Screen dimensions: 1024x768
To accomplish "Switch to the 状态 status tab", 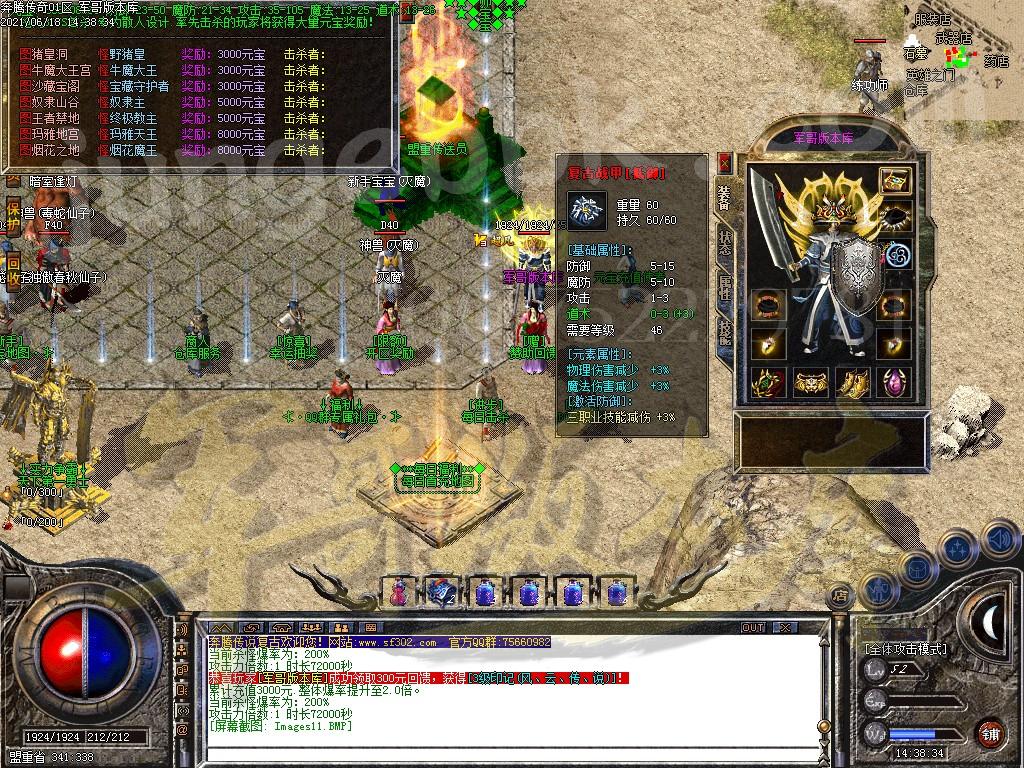I will [725, 243].
